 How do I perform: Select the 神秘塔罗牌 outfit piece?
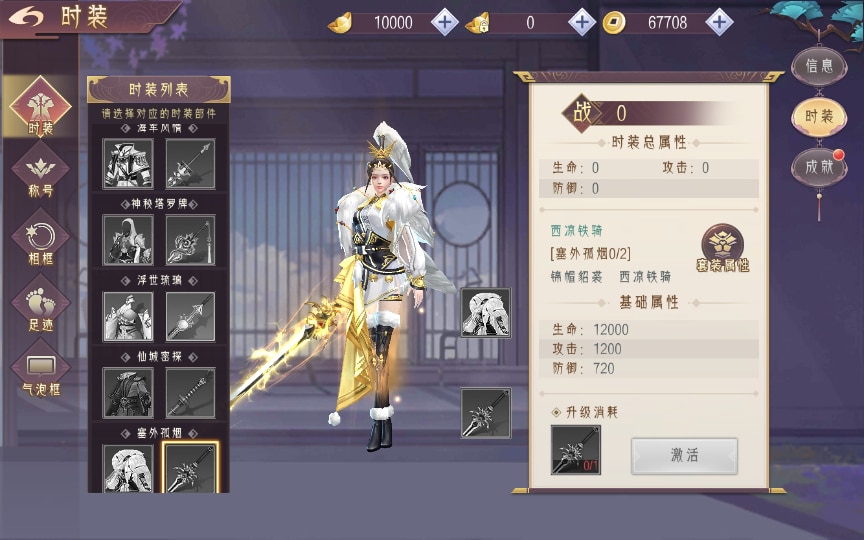pos(129,240)
